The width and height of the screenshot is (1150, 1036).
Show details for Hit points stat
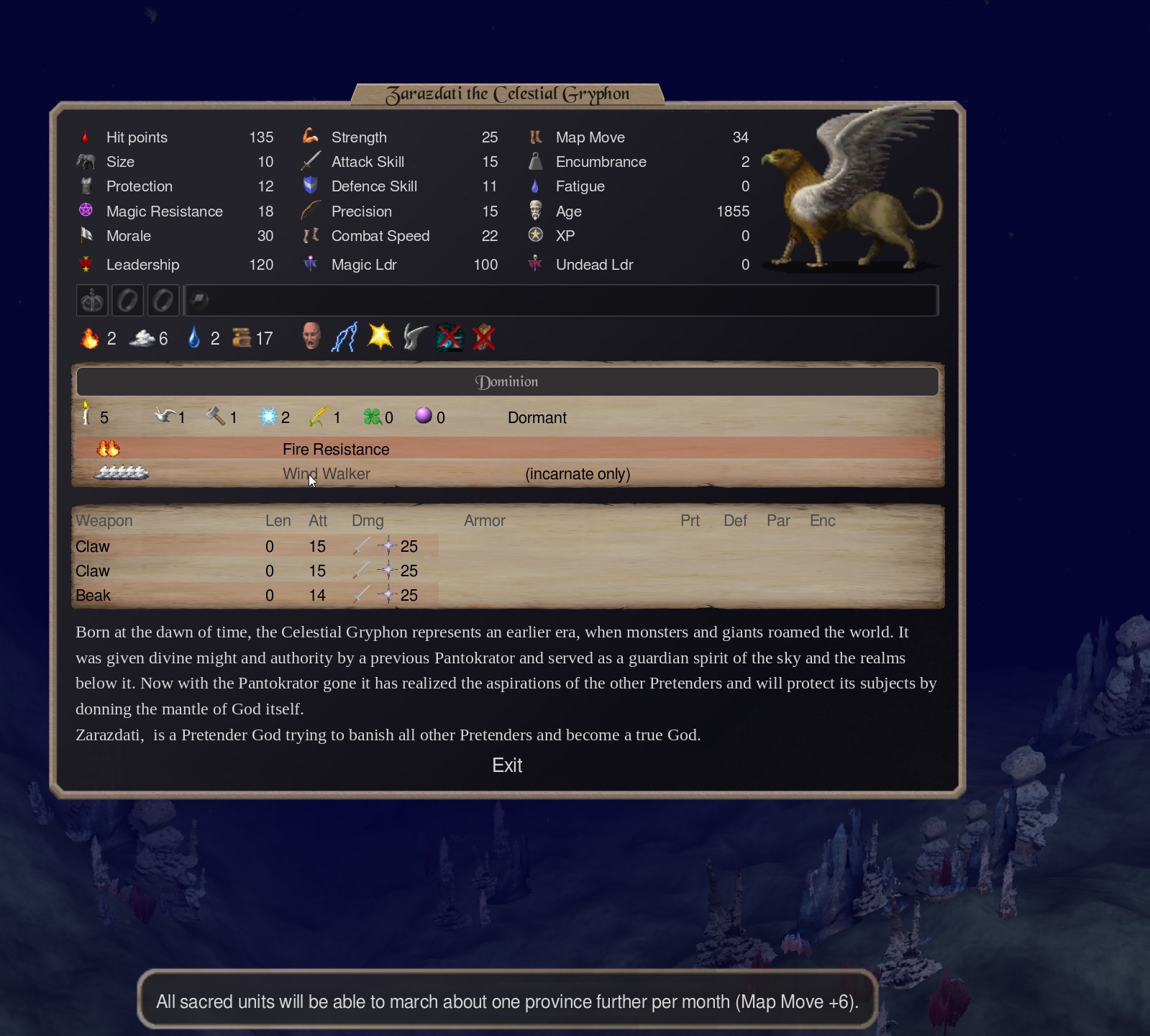pos(137,137)
